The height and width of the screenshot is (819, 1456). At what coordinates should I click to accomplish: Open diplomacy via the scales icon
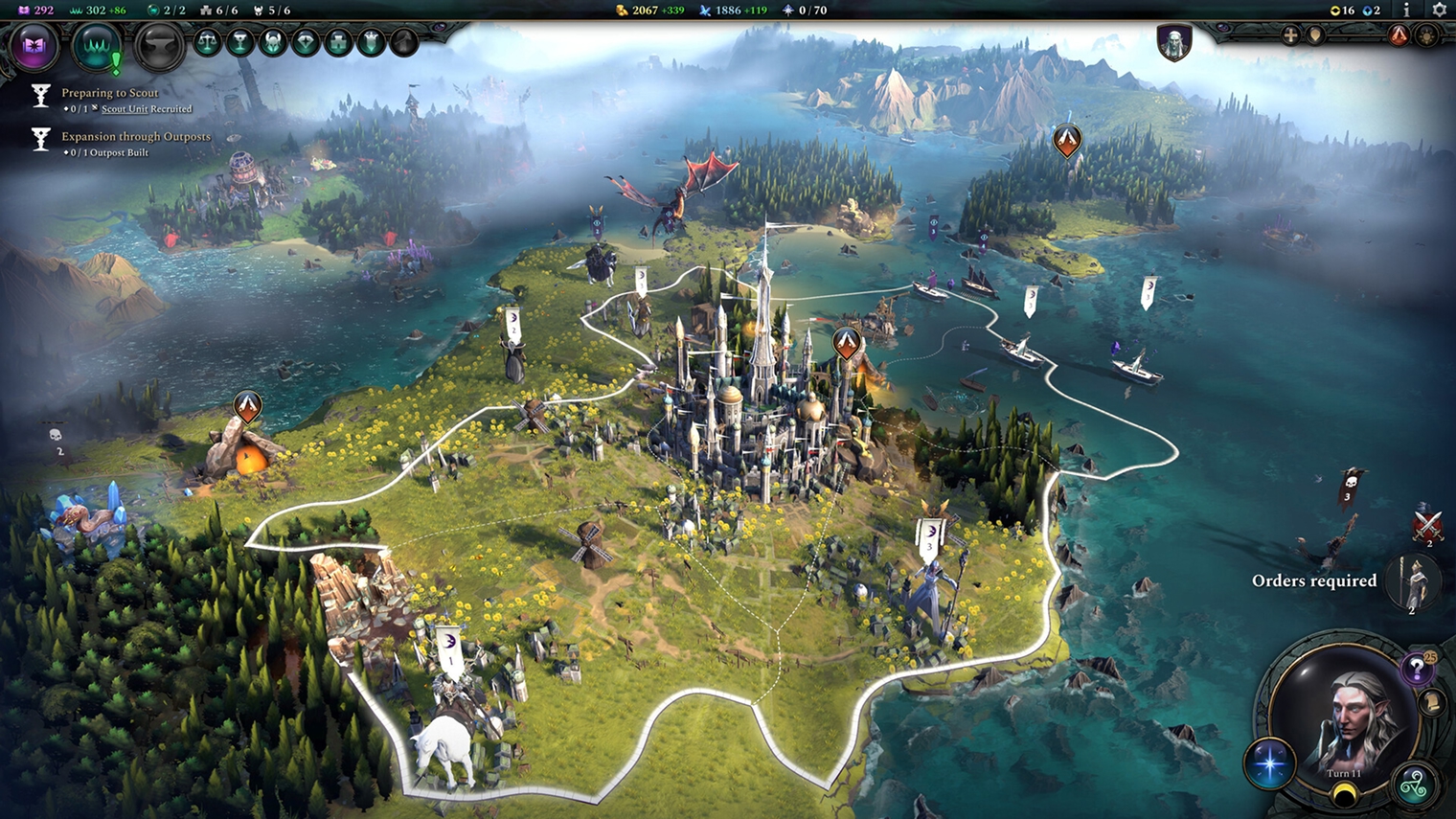[x=207, y=43]
